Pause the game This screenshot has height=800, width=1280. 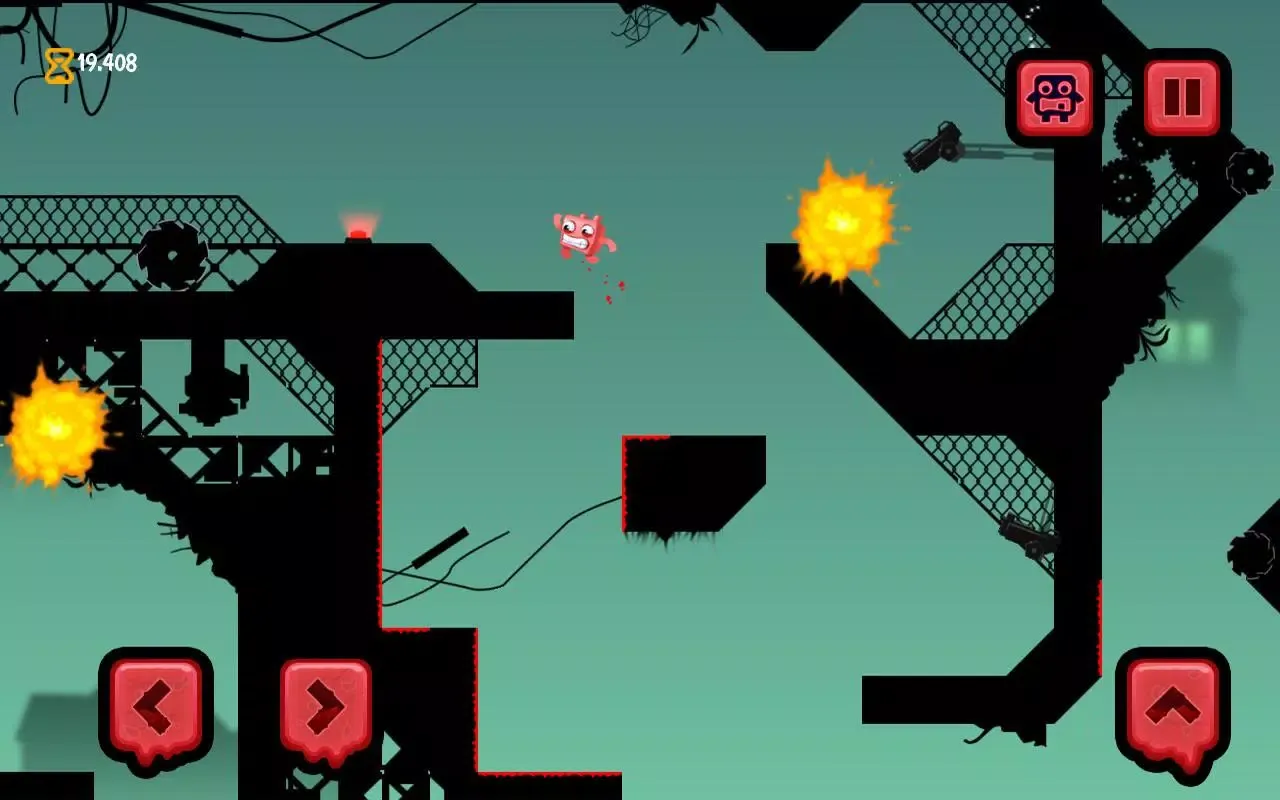[1181, 97]
